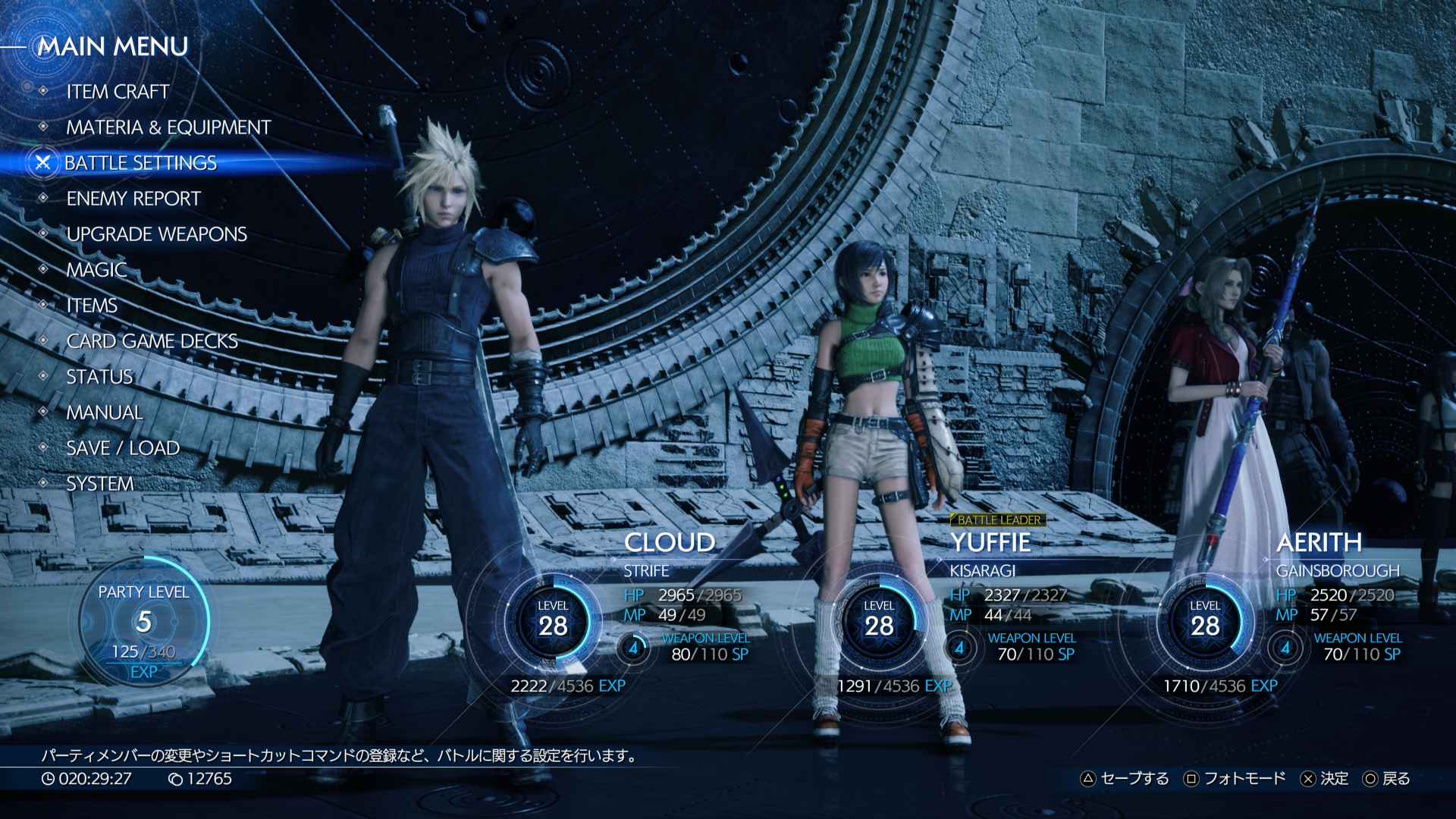Open the Magic menu
This screenshot has height=819, width=1456.
[x=96, y=270]
